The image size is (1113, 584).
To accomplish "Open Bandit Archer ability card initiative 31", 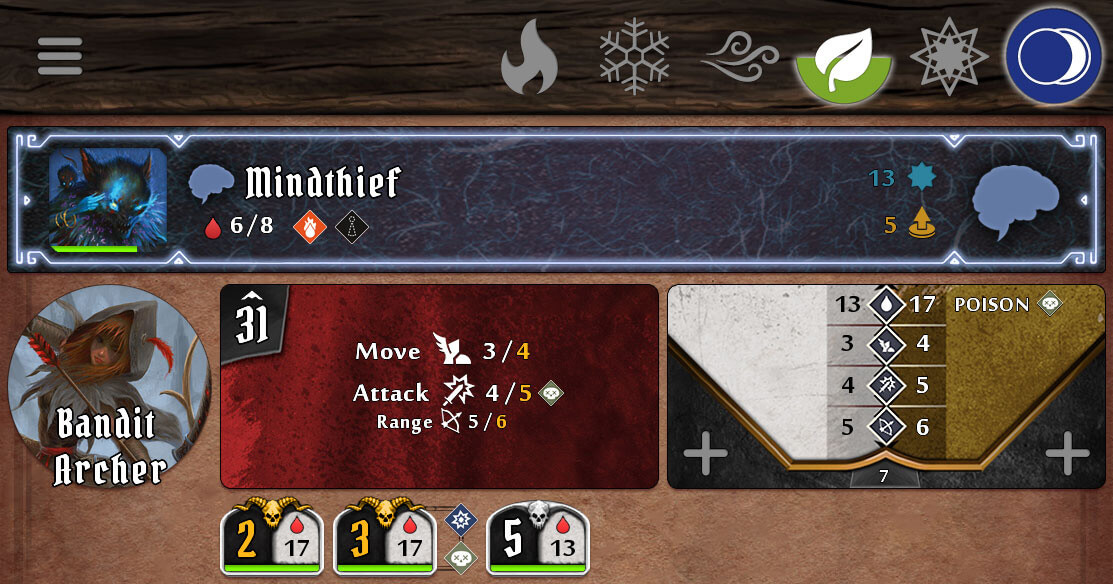I will (x=439, y=386).
